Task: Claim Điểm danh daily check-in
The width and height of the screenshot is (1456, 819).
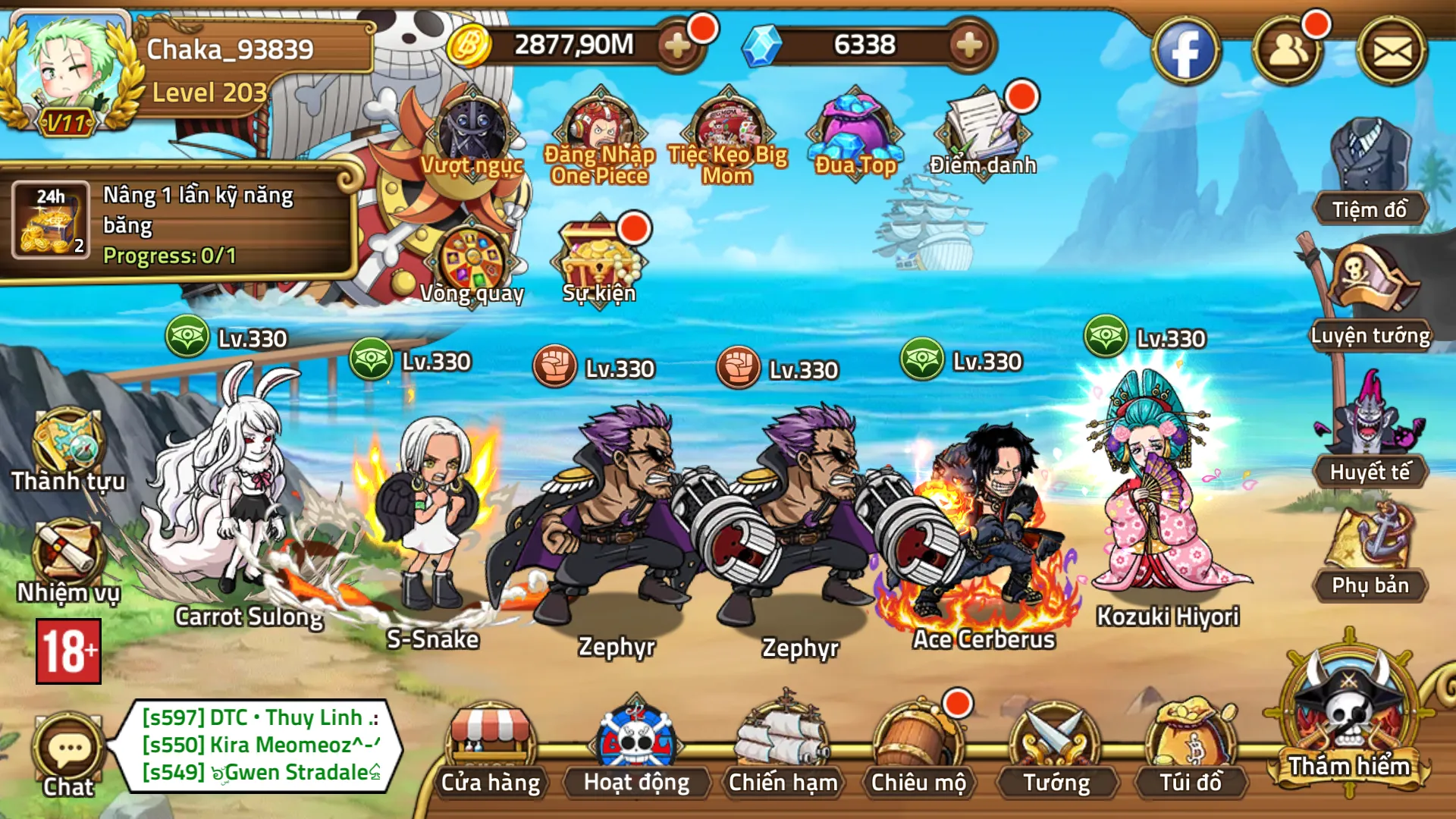Action: pos(983,133)
